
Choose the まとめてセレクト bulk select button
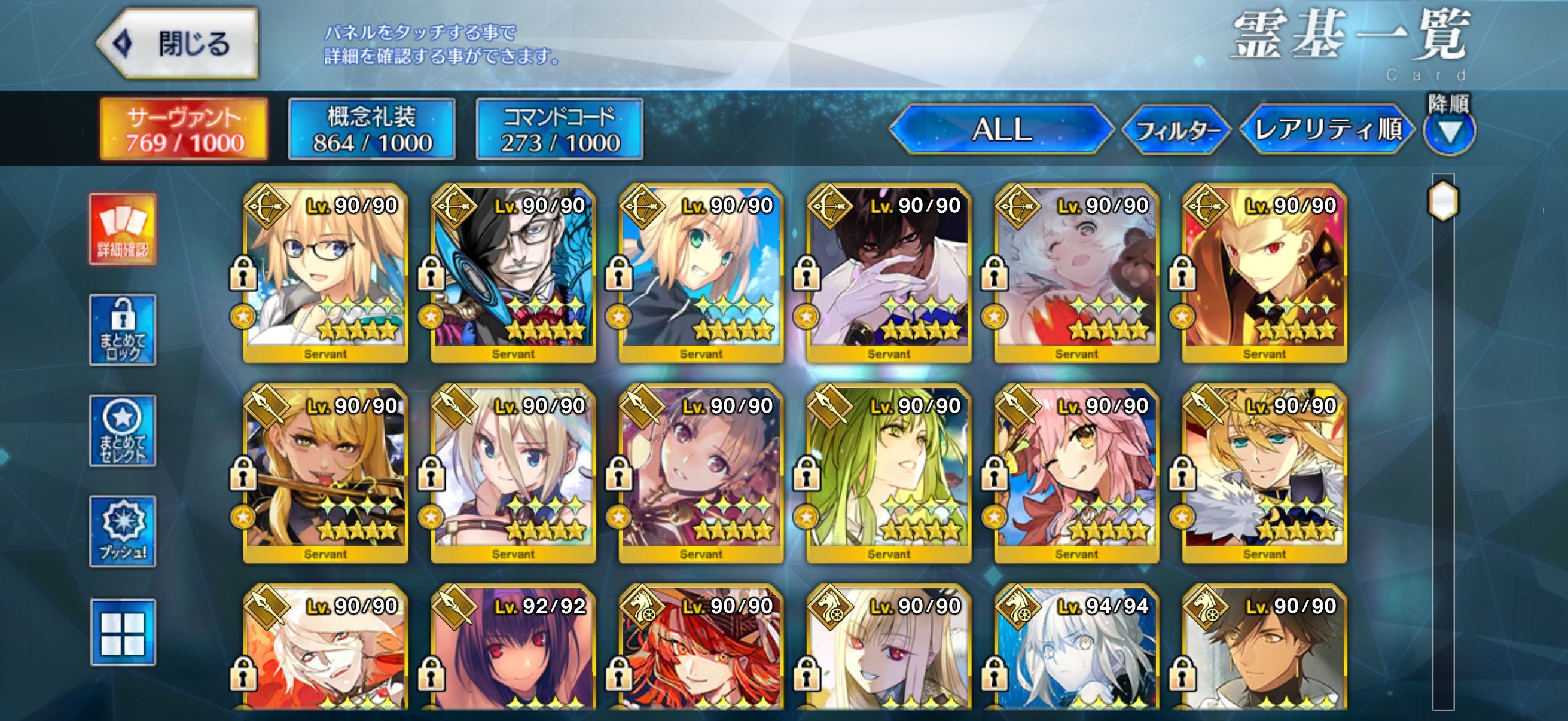[x=123, y=431]
